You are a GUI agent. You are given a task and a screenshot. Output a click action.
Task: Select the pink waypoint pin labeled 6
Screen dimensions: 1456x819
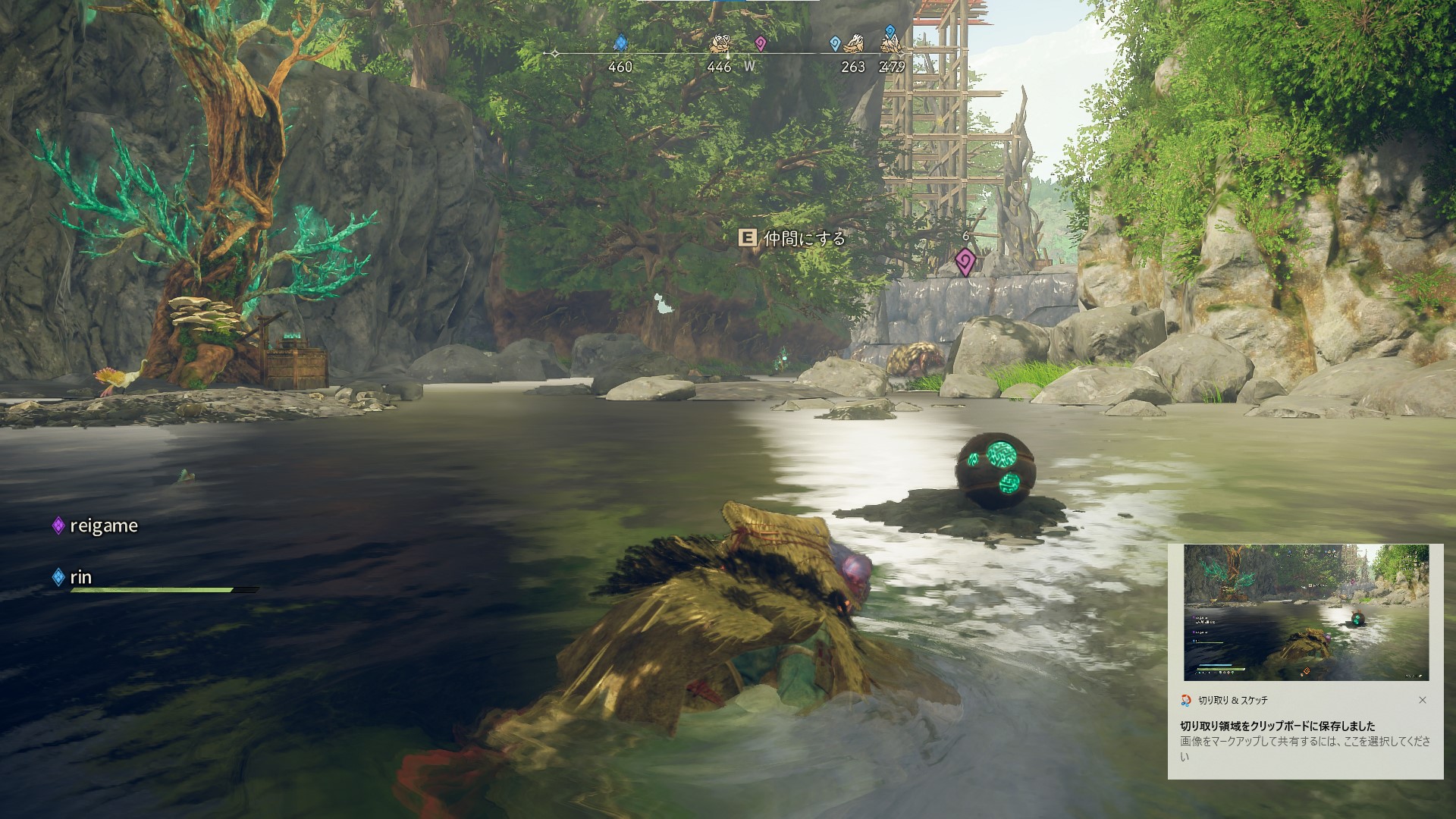point(965,262)
